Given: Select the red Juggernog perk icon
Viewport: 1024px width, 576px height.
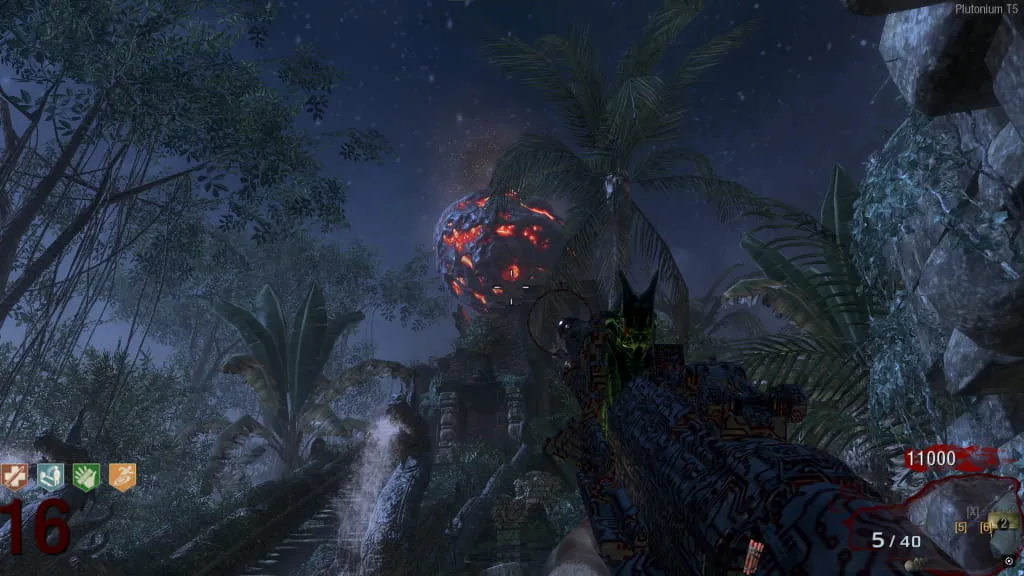Looking at the screenshot, I should coord(14,477).
